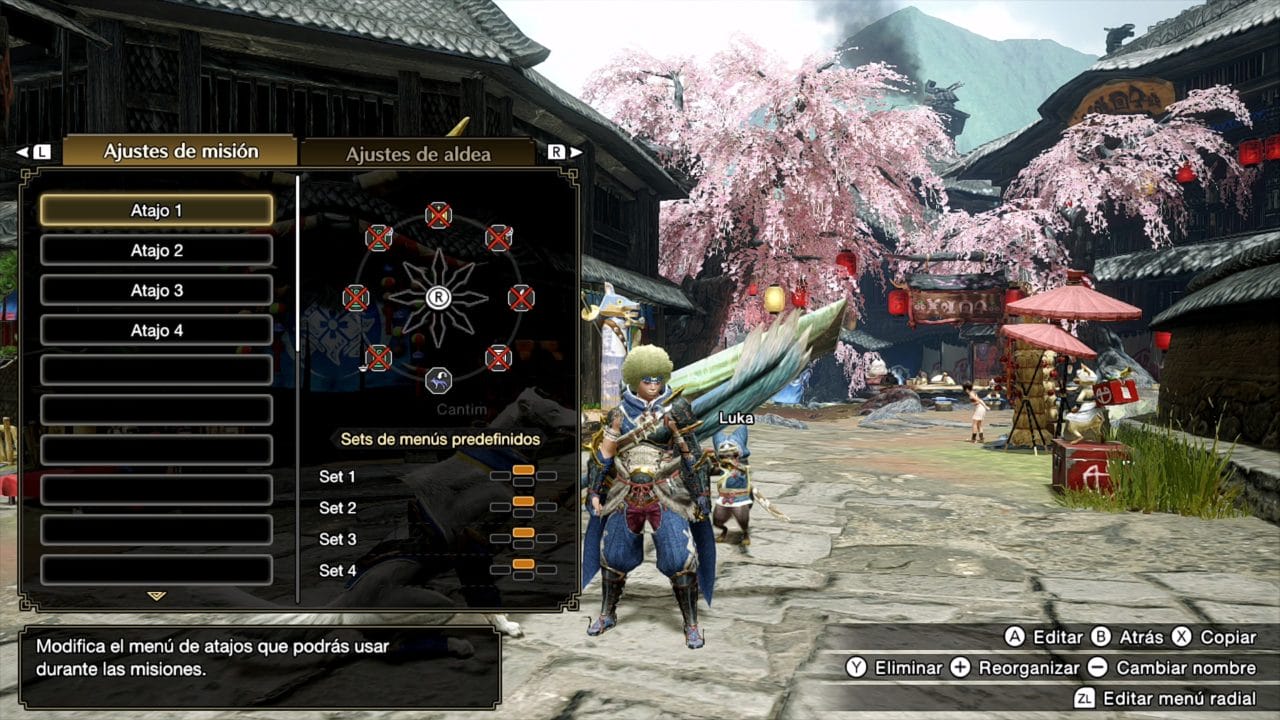The image size is (1280, 720).
Task: Select the Atajo 2 shortcut entry
Action: point(156,250)
